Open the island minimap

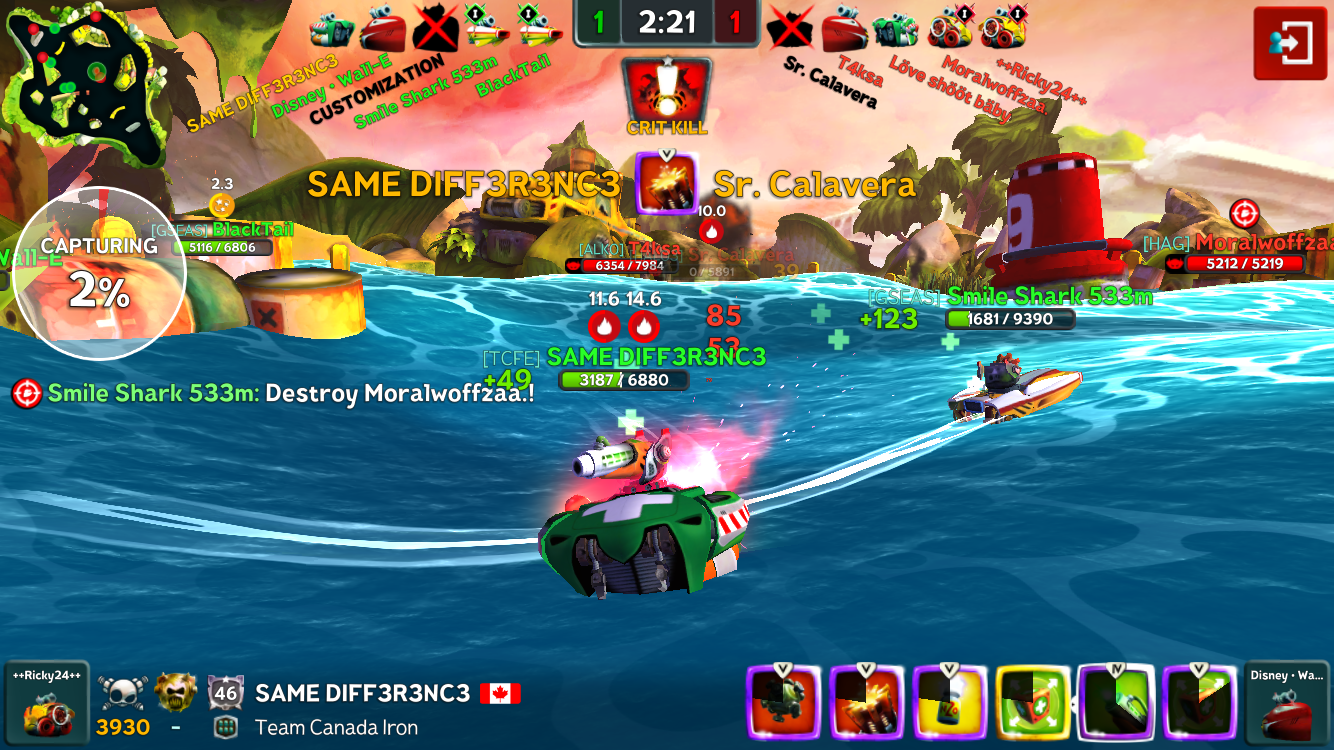pyautogui.click(x=84, y=87)
